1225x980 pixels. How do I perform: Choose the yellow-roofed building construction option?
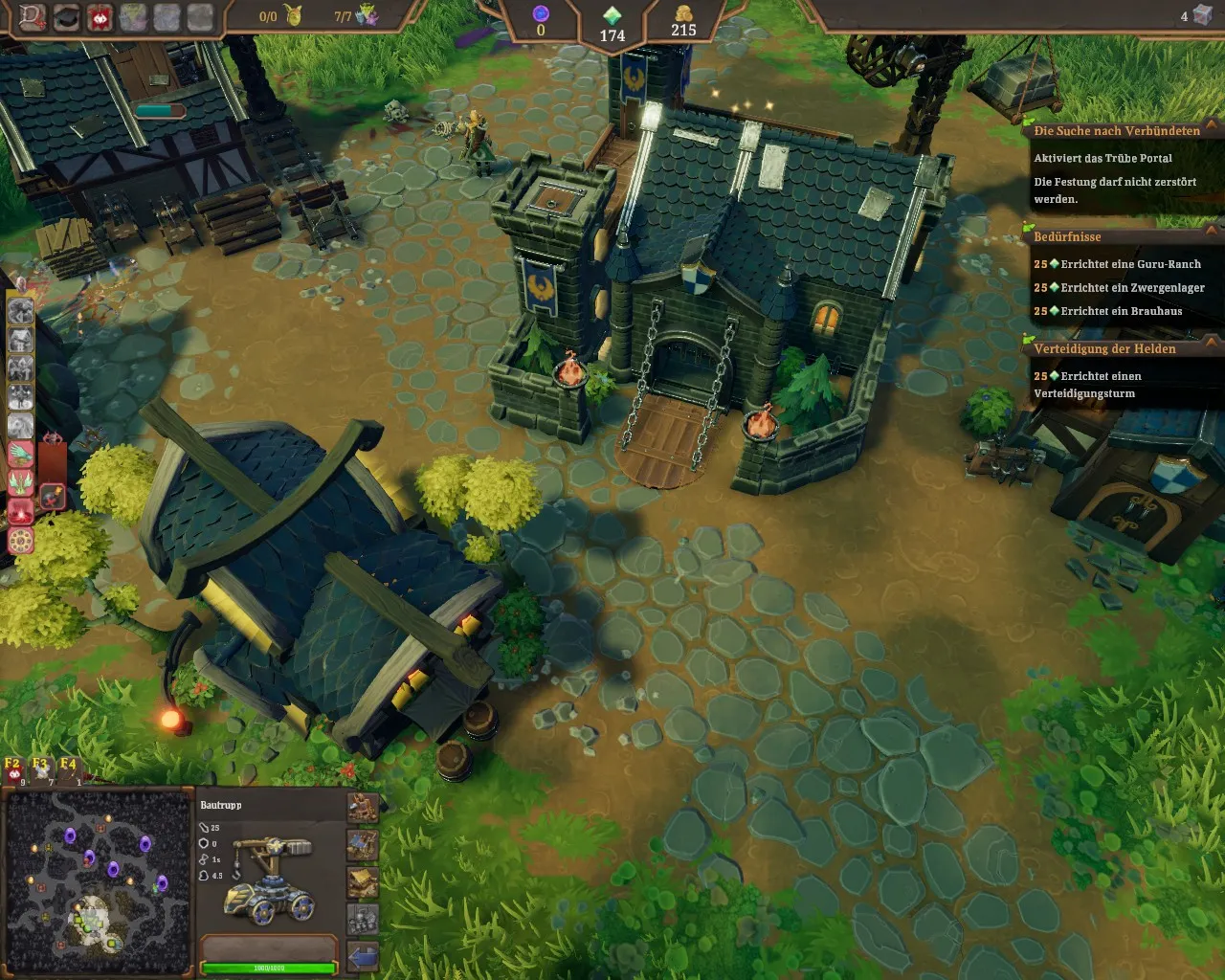point(363,882)
